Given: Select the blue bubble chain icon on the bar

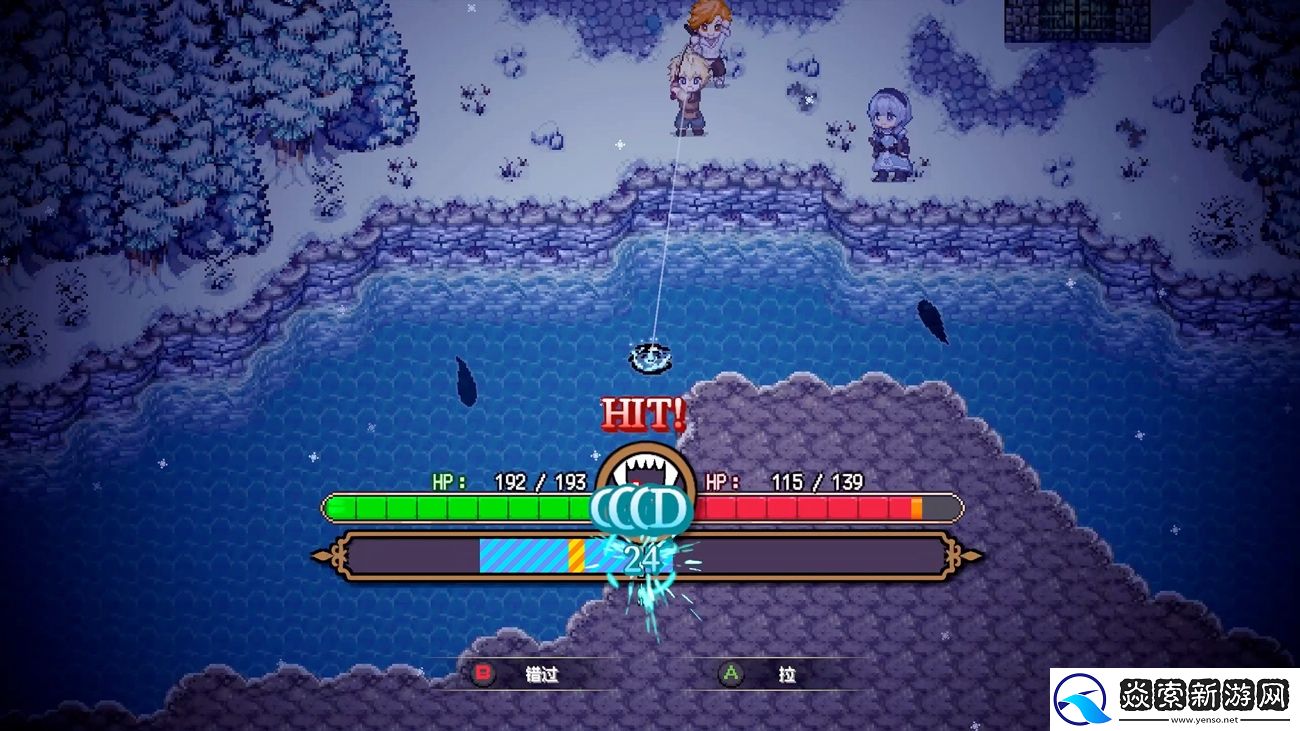Looking at the screenshot, I should [640, 508].
